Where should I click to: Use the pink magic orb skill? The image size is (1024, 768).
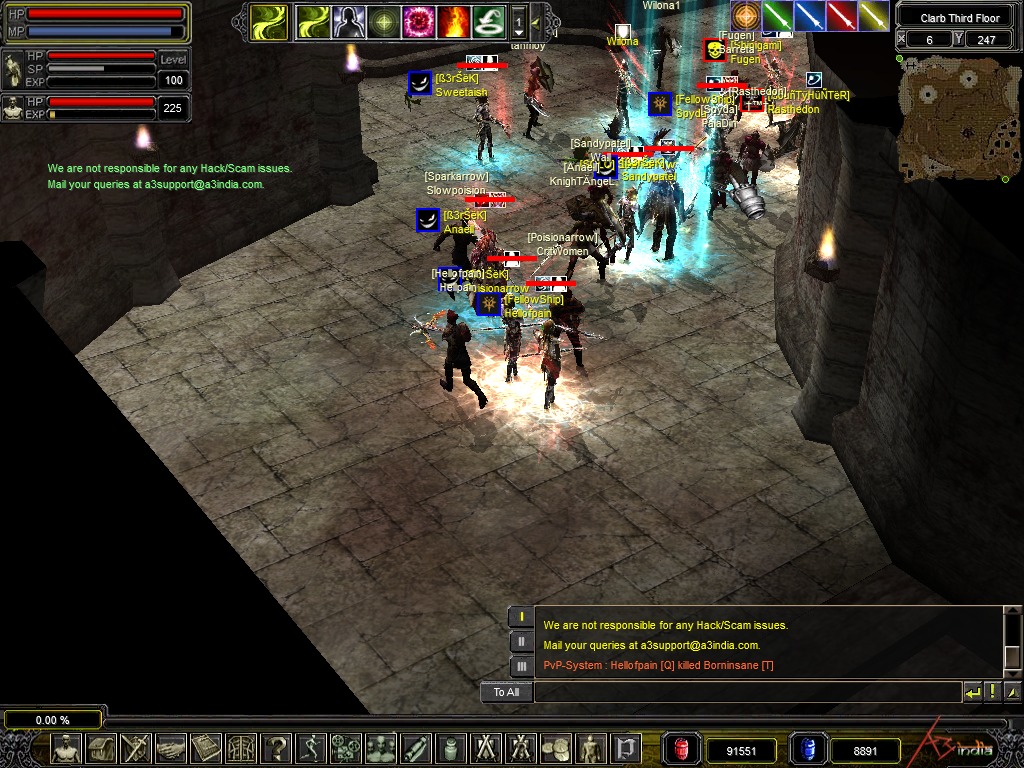[x=417, y=20]
